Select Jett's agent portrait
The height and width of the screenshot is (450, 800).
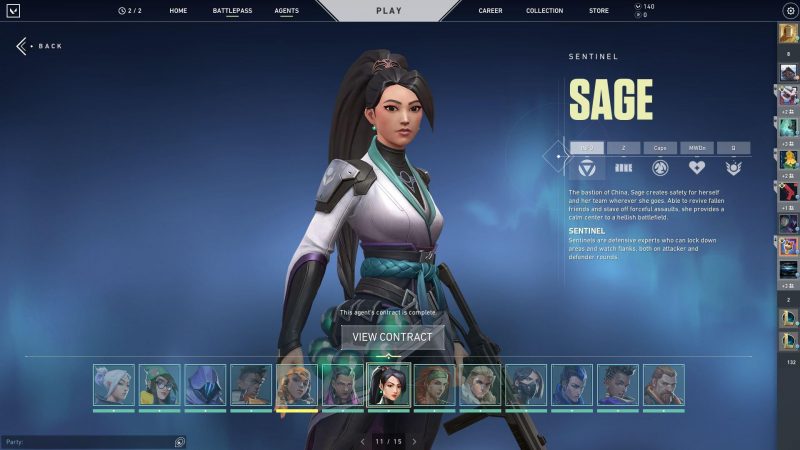[113, 385]
